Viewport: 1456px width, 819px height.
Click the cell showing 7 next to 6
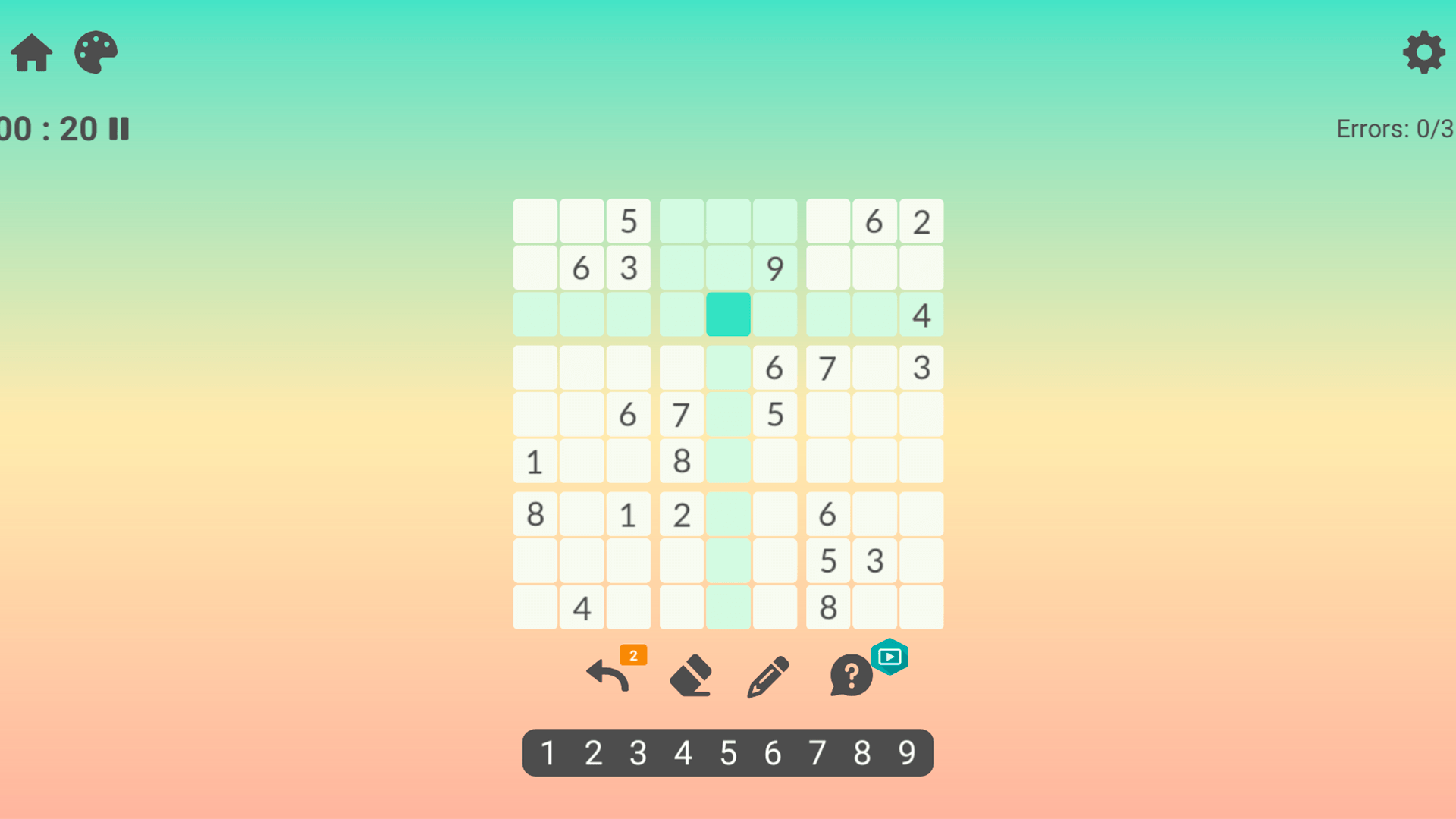(x=827, y=368)
